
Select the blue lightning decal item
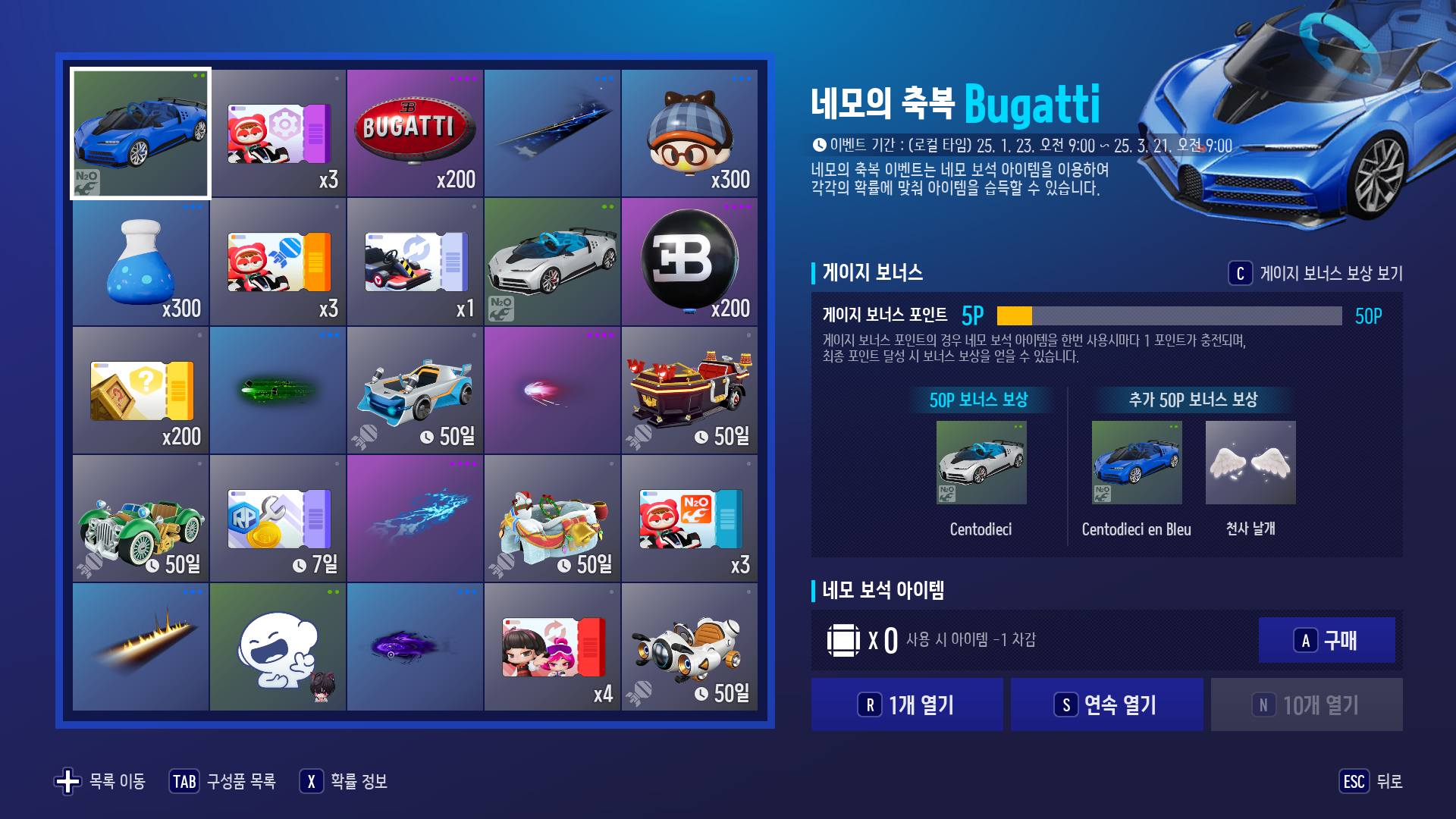pos(415,517)
